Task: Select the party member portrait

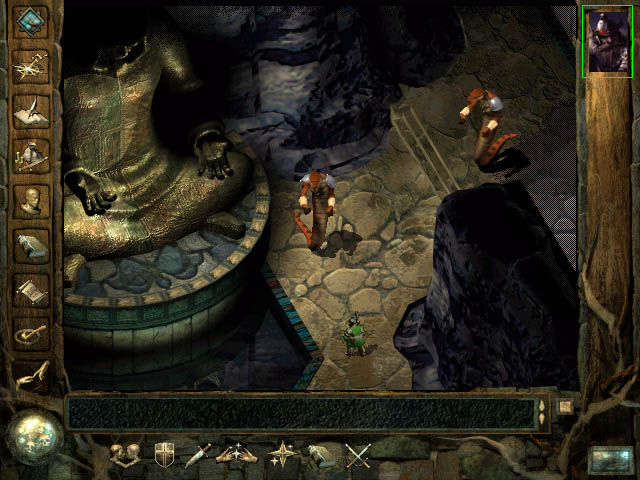Action: pyautogui.click(x=606, y=40)
